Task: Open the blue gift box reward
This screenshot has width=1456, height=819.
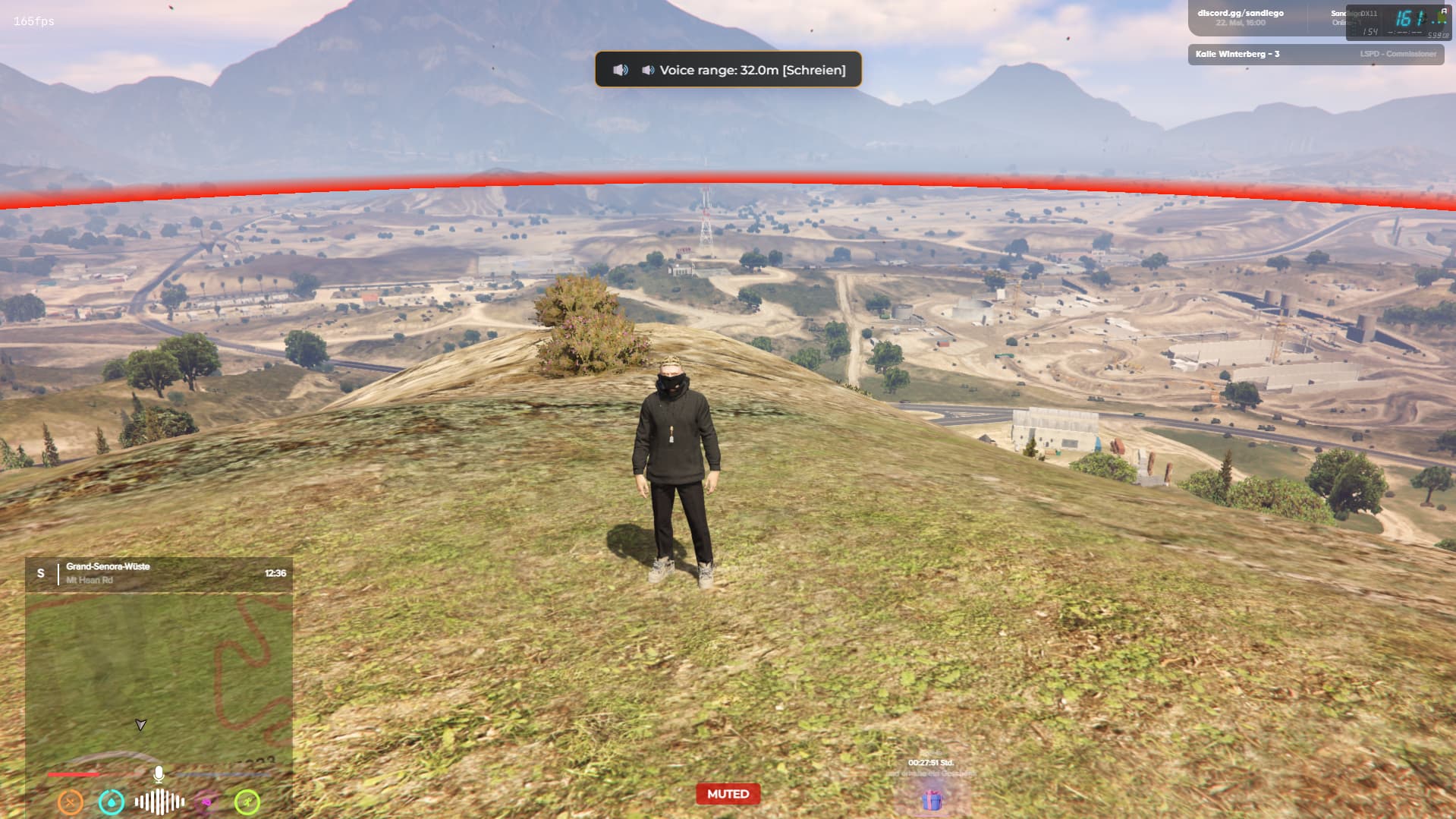Action: 932,800
